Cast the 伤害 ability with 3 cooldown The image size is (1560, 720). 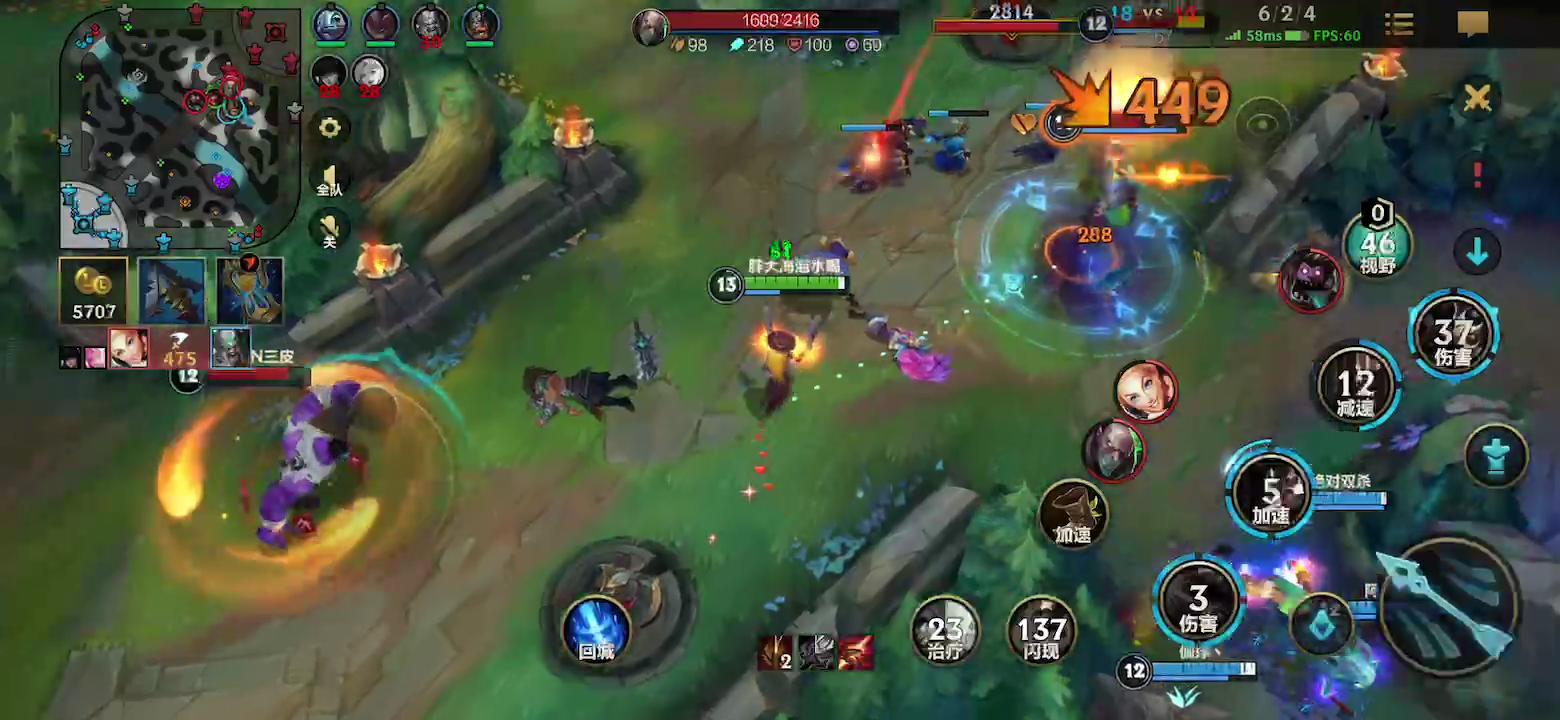pos(1198,601)
